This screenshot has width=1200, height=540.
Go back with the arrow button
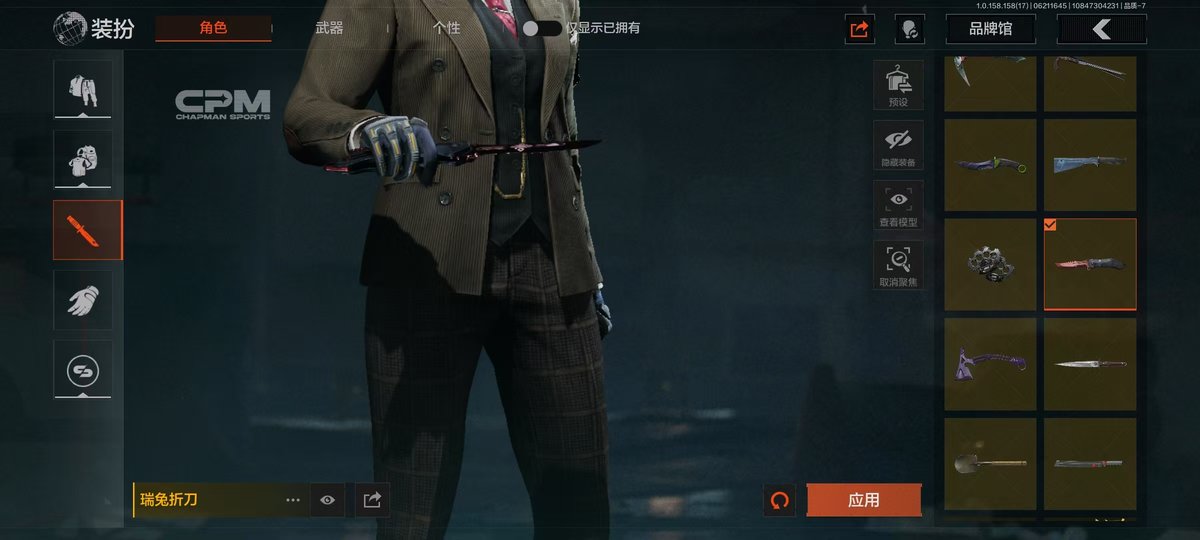click(x=1101, y=29)
